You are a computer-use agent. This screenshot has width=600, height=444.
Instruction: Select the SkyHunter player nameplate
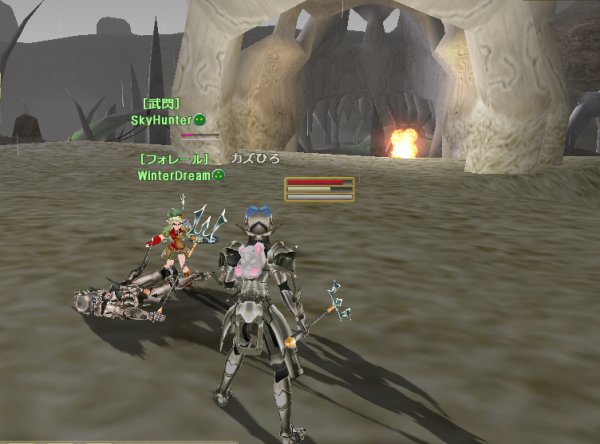click(x=162, y=120)
